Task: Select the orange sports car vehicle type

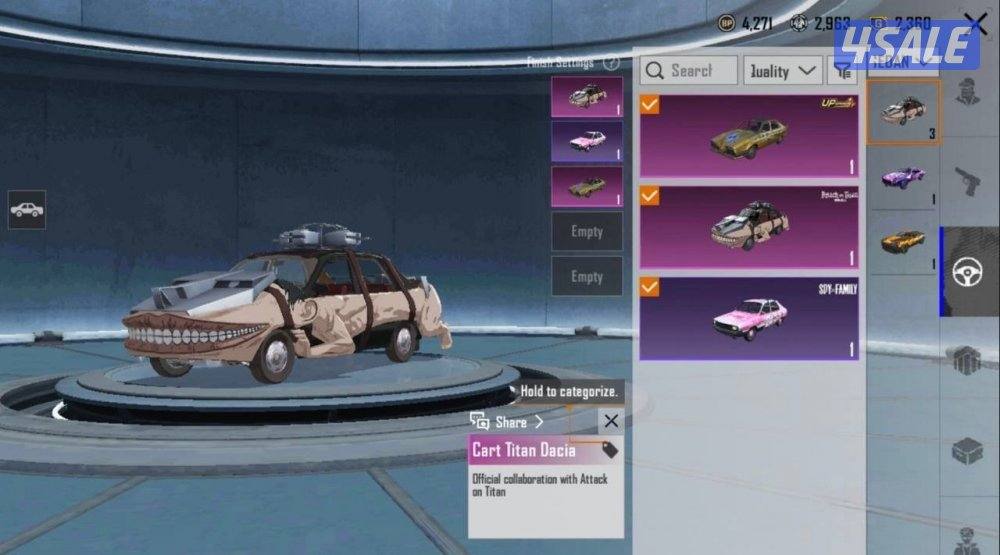Action: [x=903, y=242]
